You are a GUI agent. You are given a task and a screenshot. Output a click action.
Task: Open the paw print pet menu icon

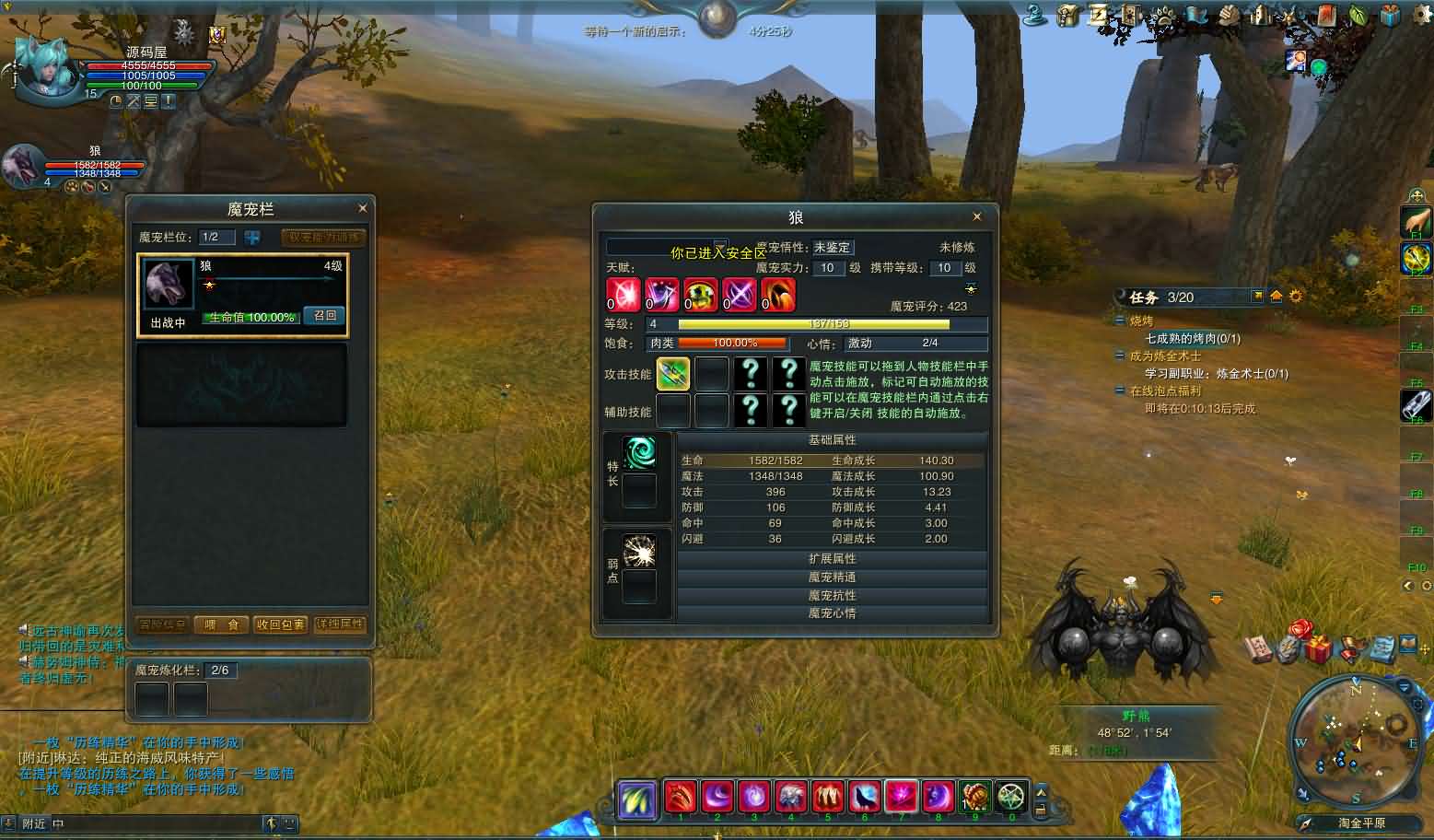click(x=1164, y=16)
